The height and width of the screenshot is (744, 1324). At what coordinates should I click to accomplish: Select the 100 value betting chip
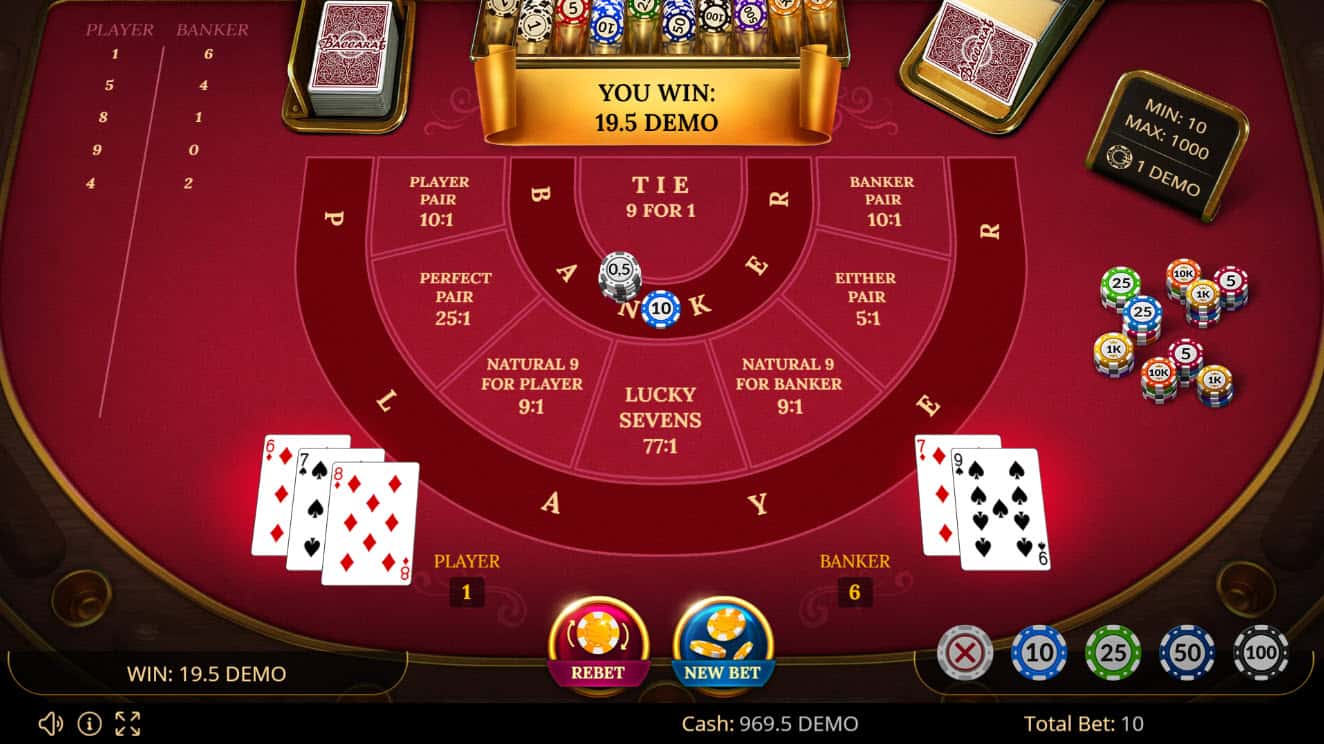1259,652
